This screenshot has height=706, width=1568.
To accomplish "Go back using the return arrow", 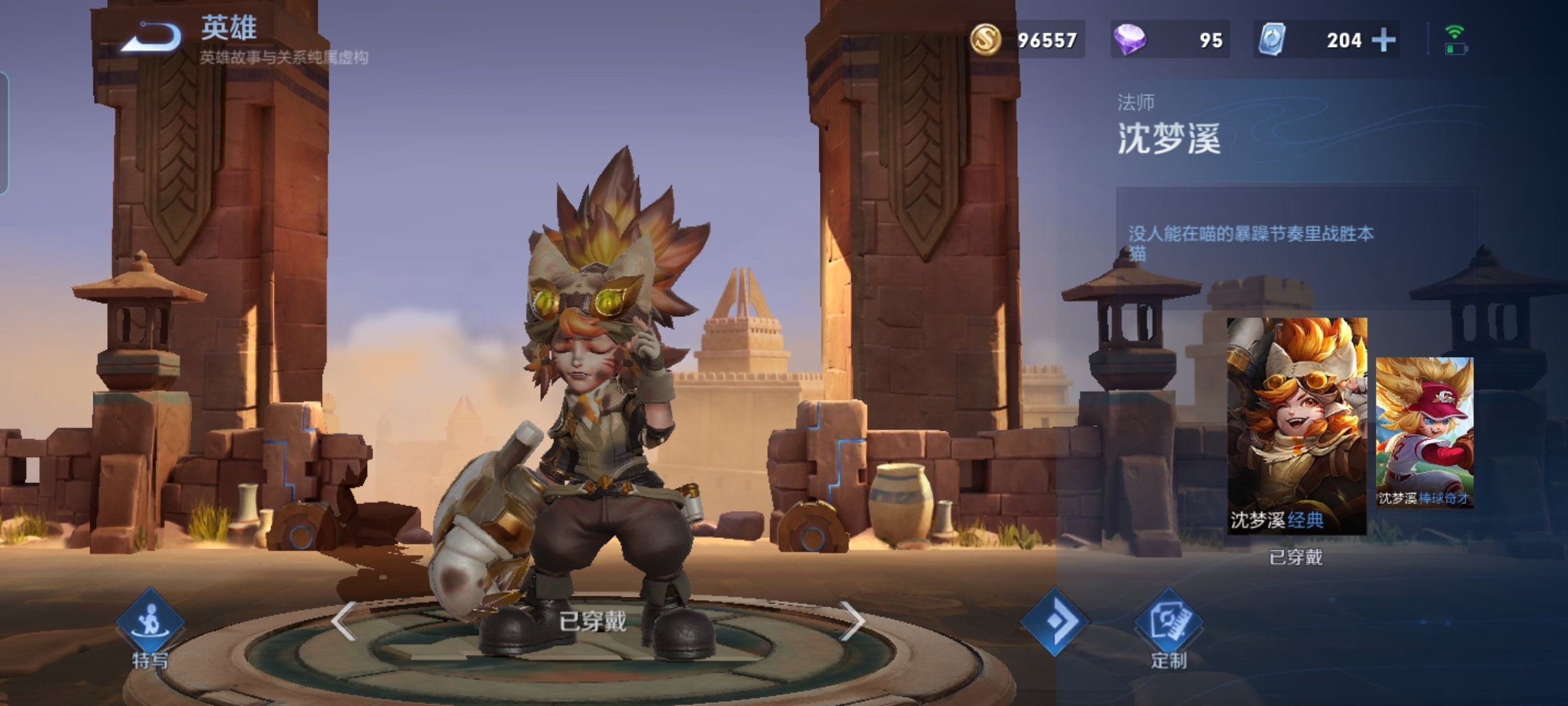I will coord(152,38).
